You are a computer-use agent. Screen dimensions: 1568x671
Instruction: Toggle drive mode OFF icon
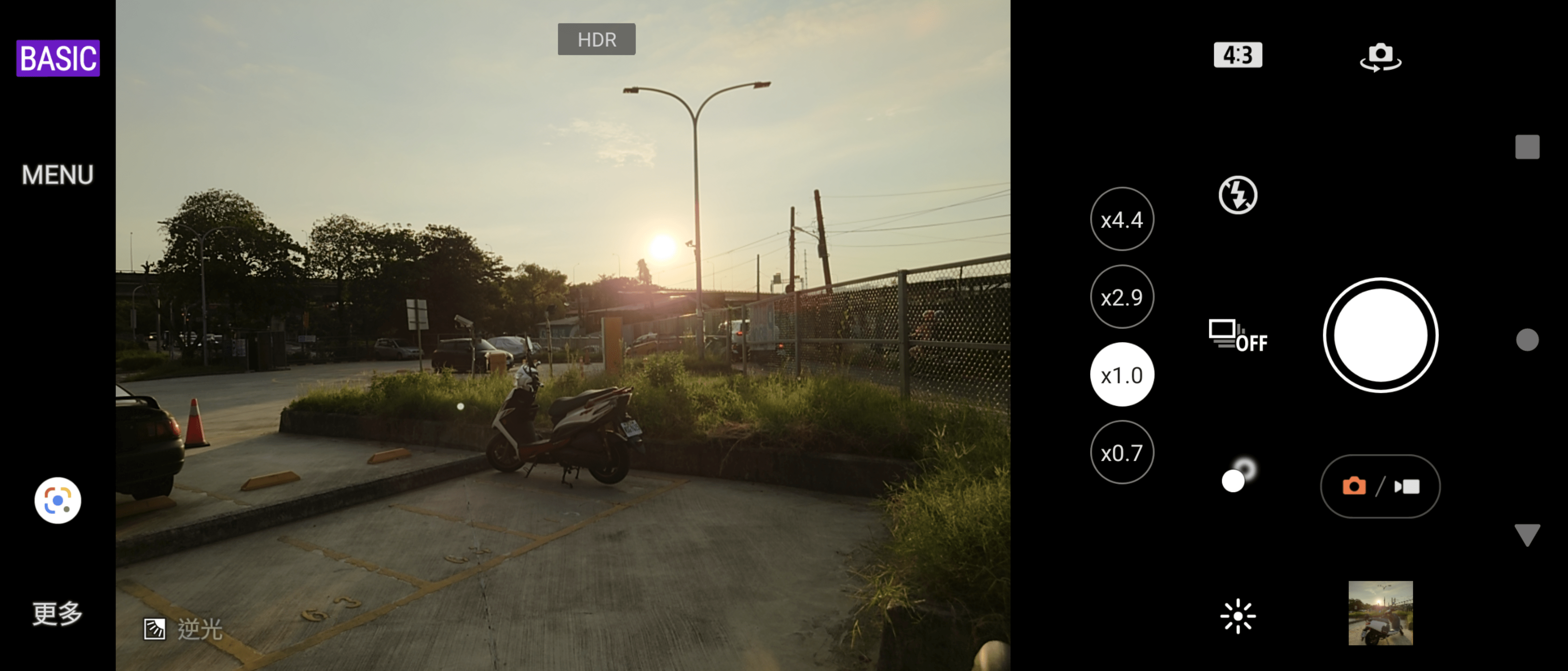coord(1238,335)
